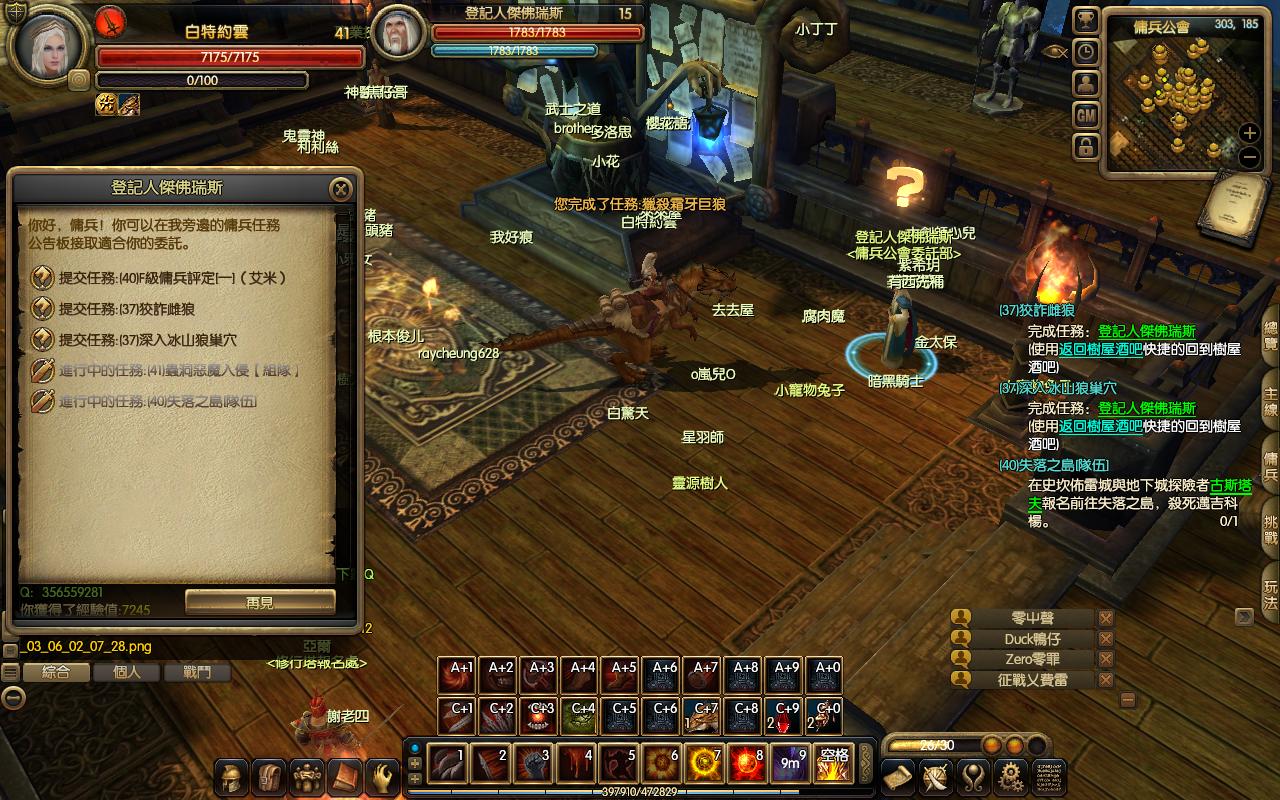
Task: Close the 登記人傑佛瑞斯 dialogue window
Action: pyautogui.click(x=341, y=189)
